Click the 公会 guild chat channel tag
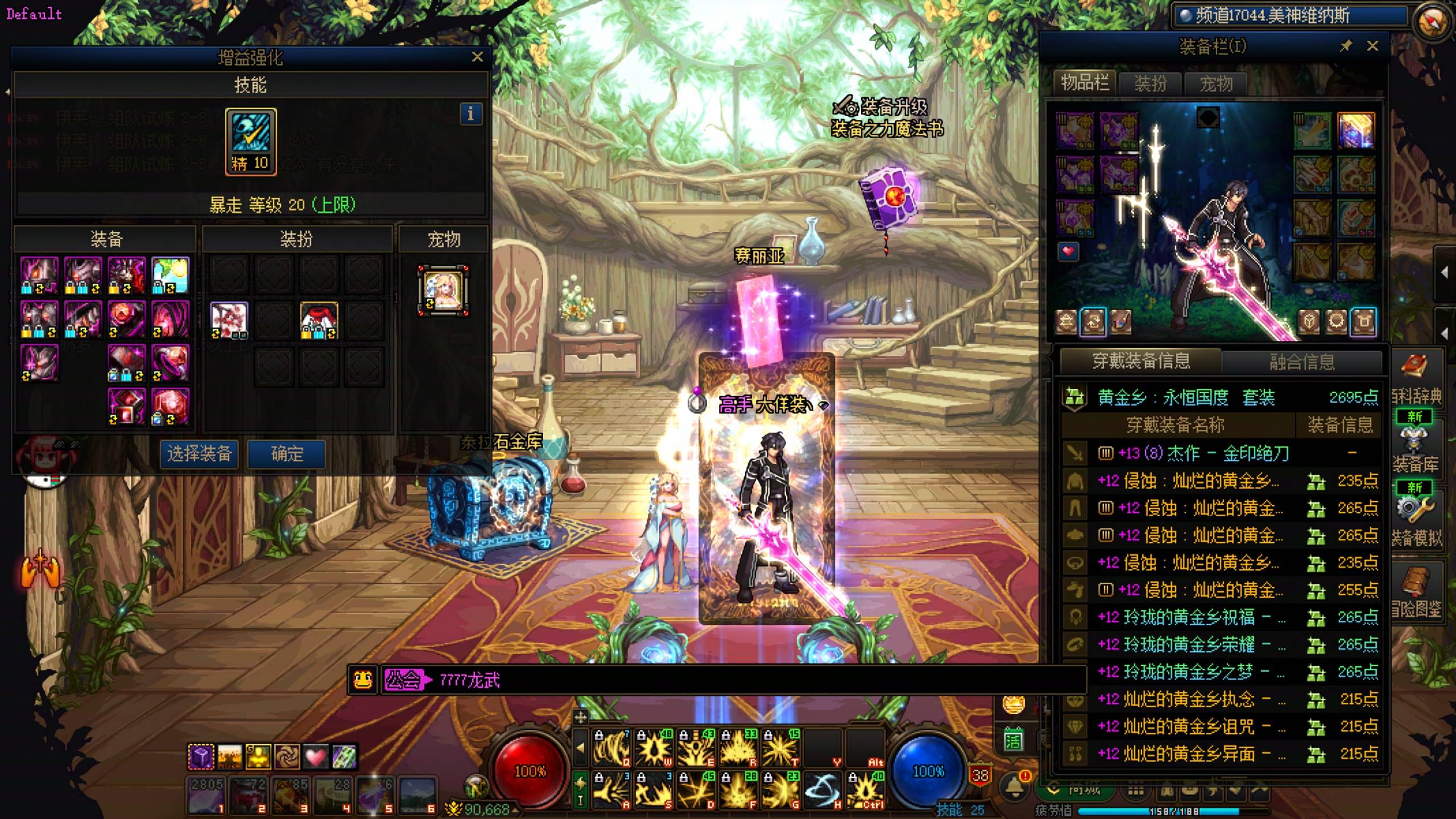The image size is (1456, 819). coord(404,680)
